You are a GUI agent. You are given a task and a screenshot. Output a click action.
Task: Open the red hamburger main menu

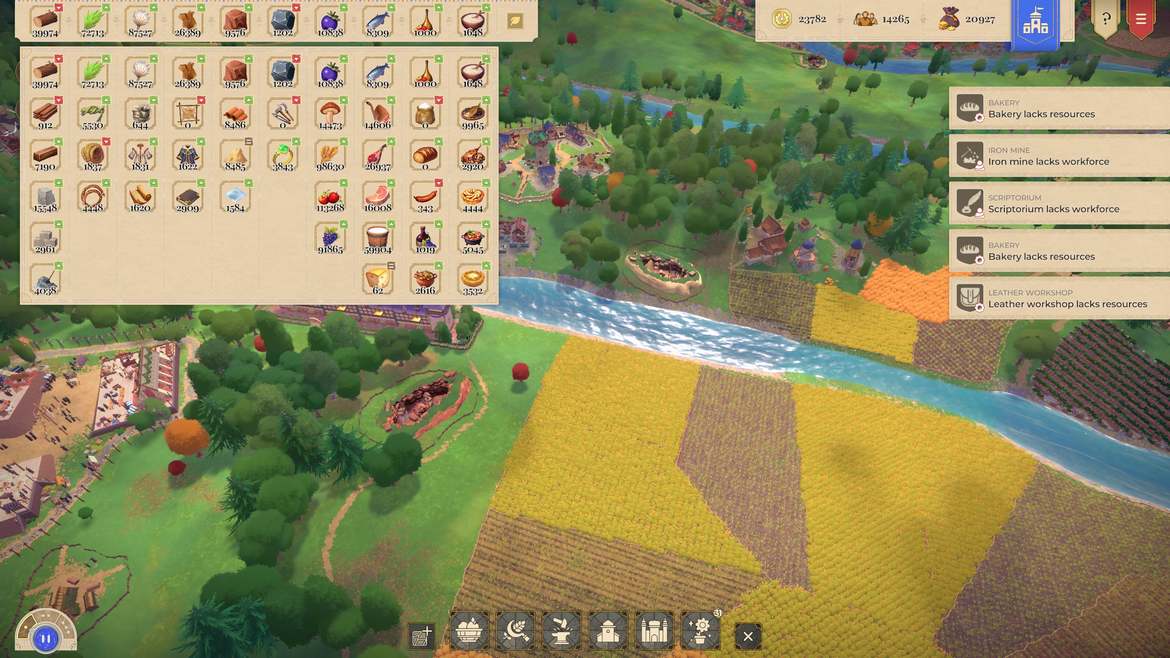[1140, 18]
